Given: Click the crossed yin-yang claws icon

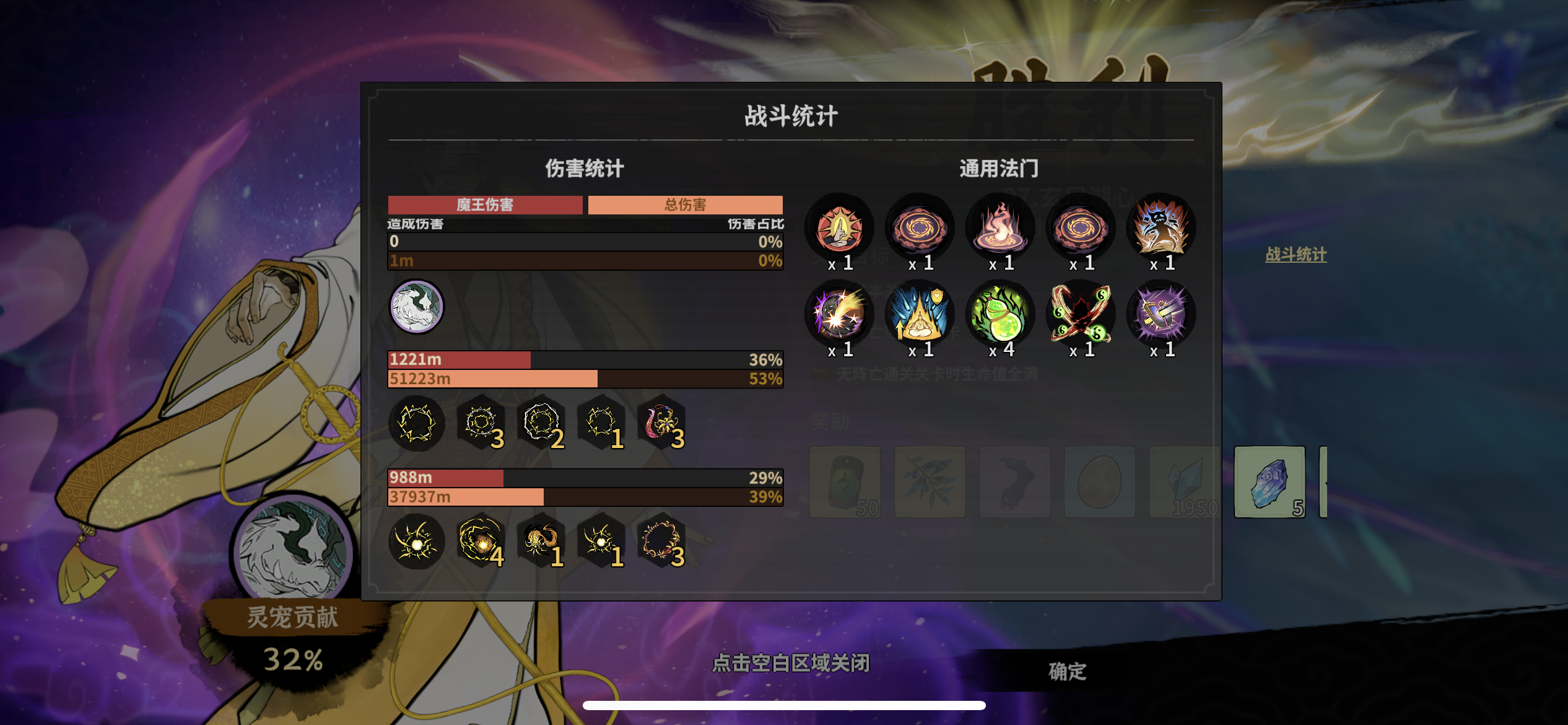Looking at the screenshot, I should pyautogui.click(x=1081, y=314).
